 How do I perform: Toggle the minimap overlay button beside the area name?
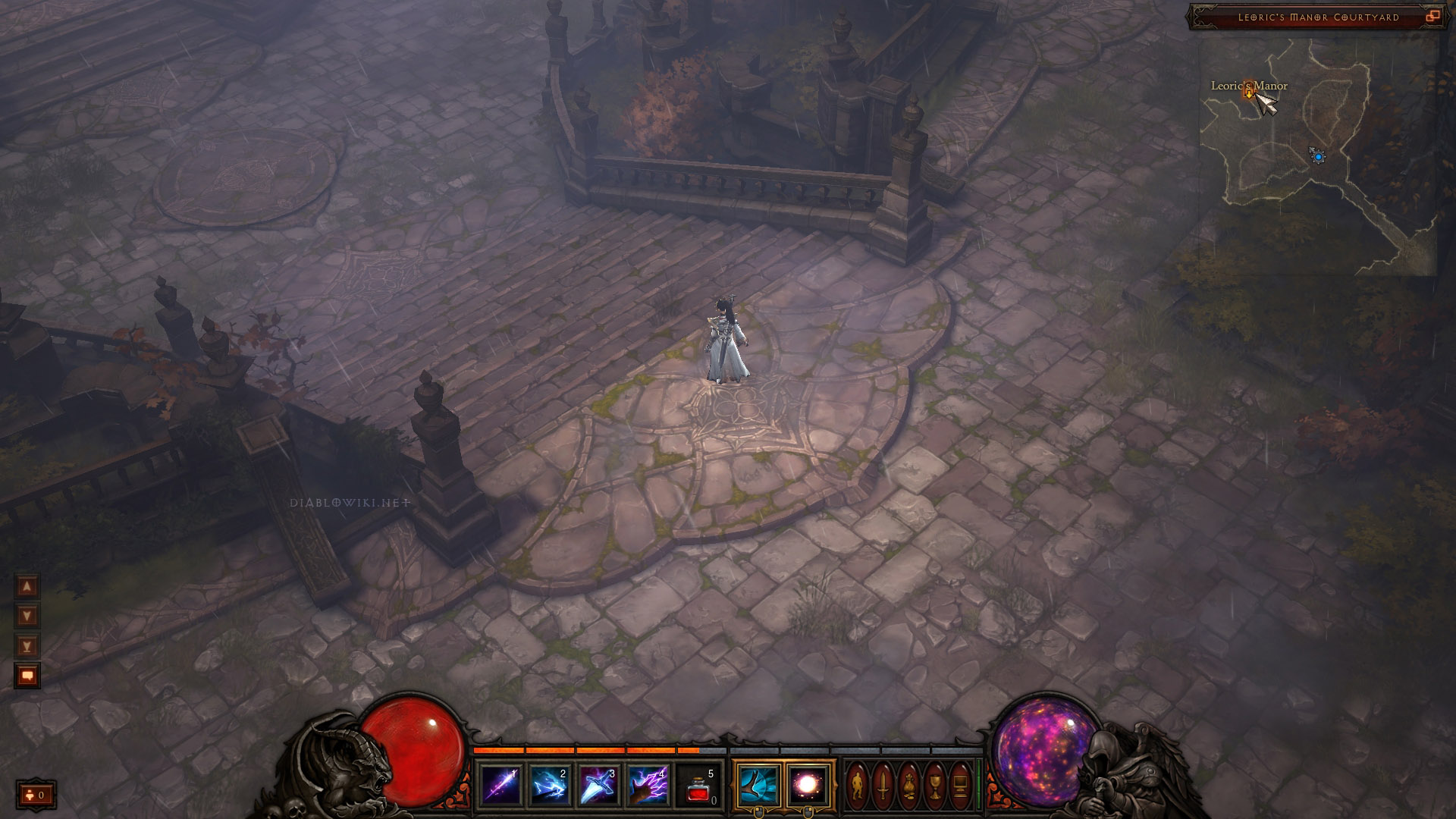(1432, 17)
